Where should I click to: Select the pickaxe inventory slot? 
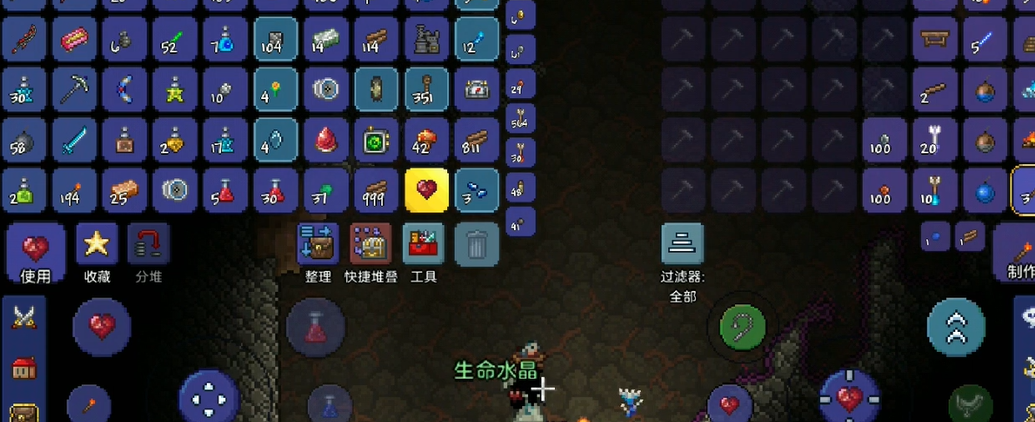coord(75,90)
